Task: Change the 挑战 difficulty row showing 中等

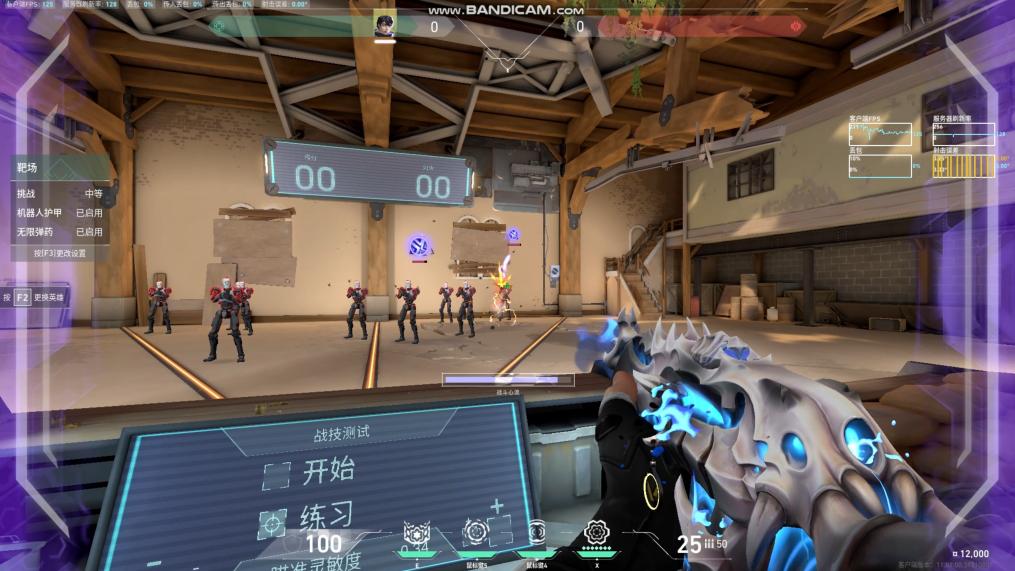Action: coord(59,193)
